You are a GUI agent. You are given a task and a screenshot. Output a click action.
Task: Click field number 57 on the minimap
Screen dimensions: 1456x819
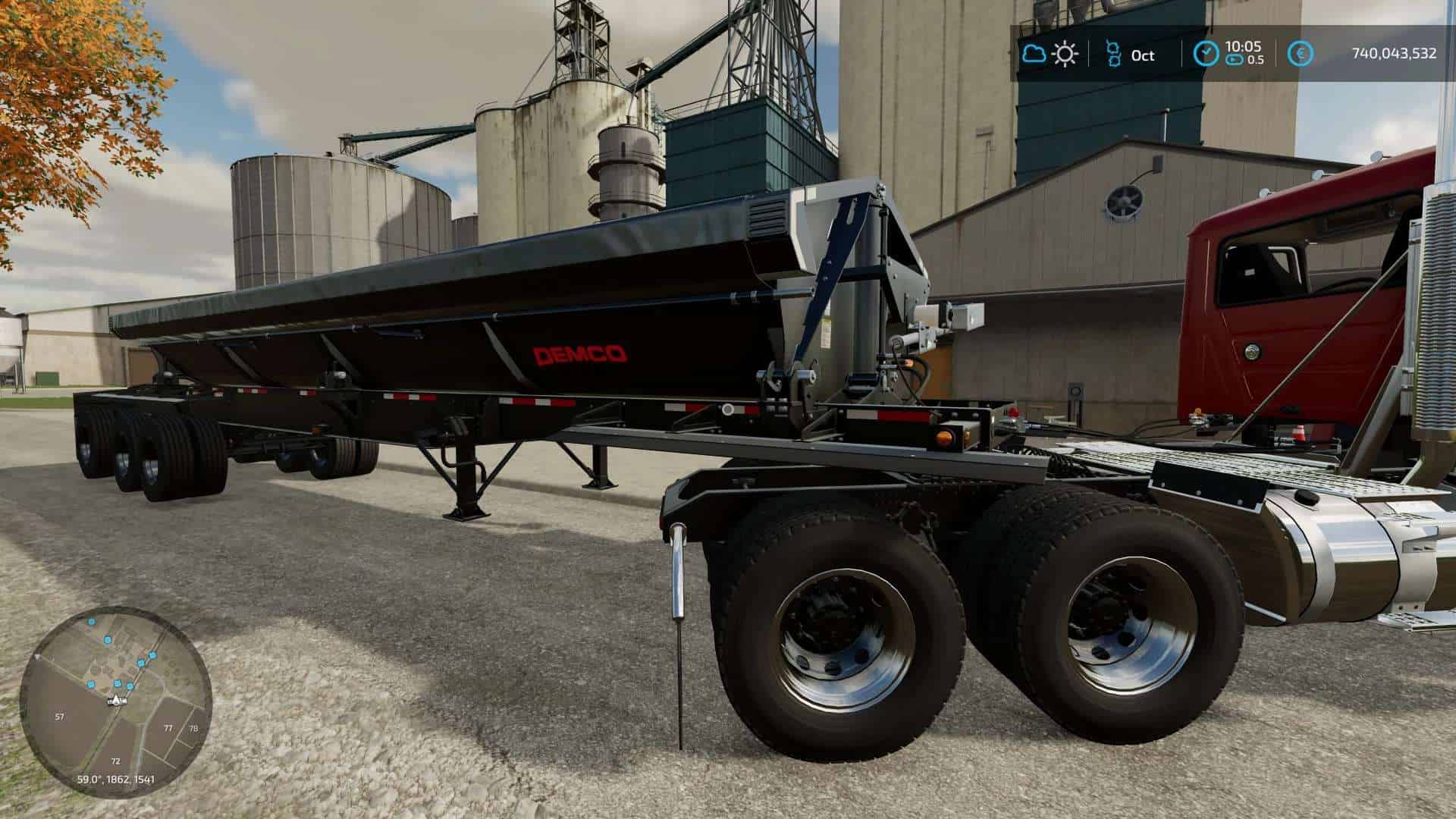[x=60, y=716]
